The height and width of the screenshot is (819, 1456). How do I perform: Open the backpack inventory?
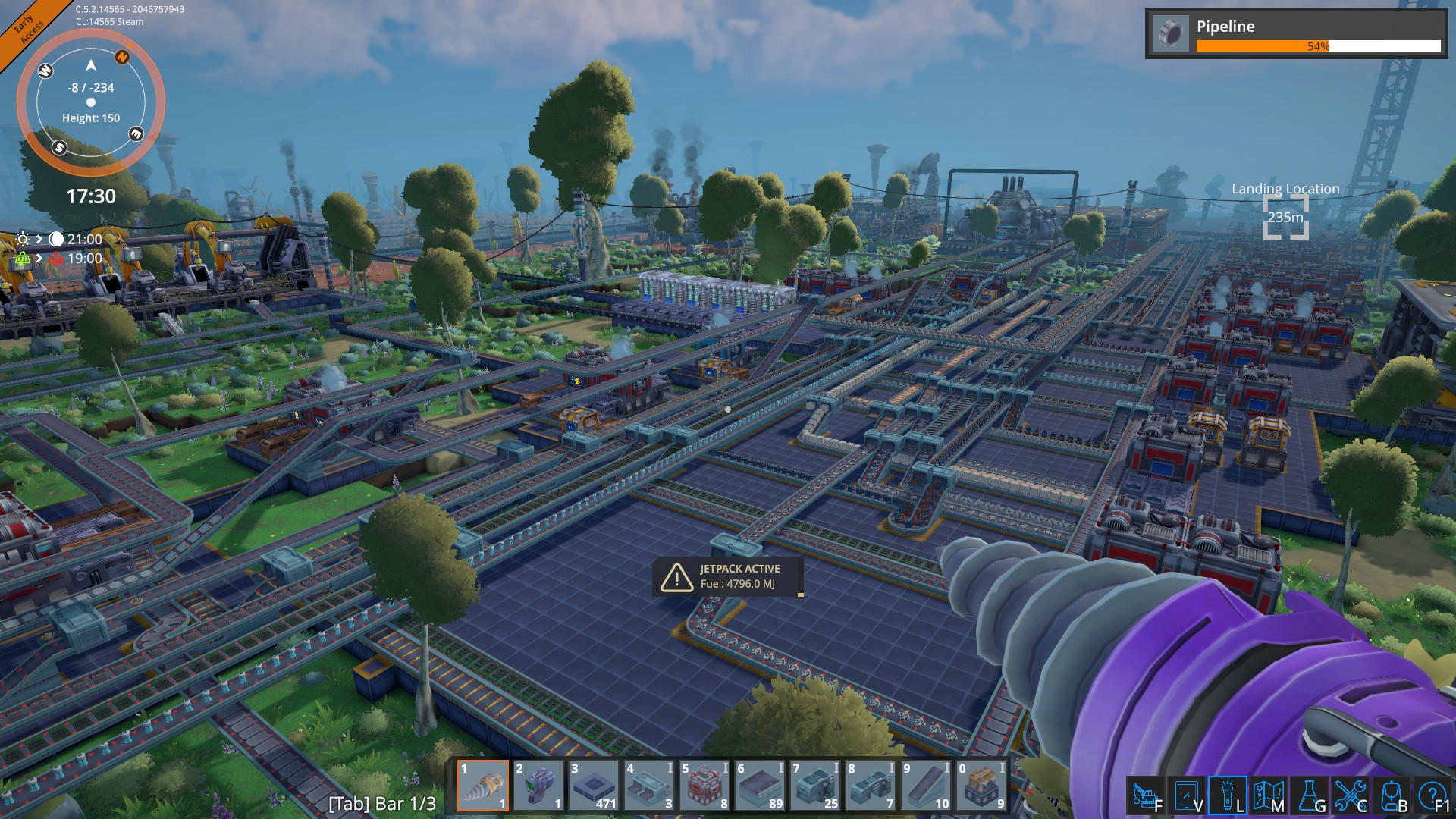(1391, 796)
